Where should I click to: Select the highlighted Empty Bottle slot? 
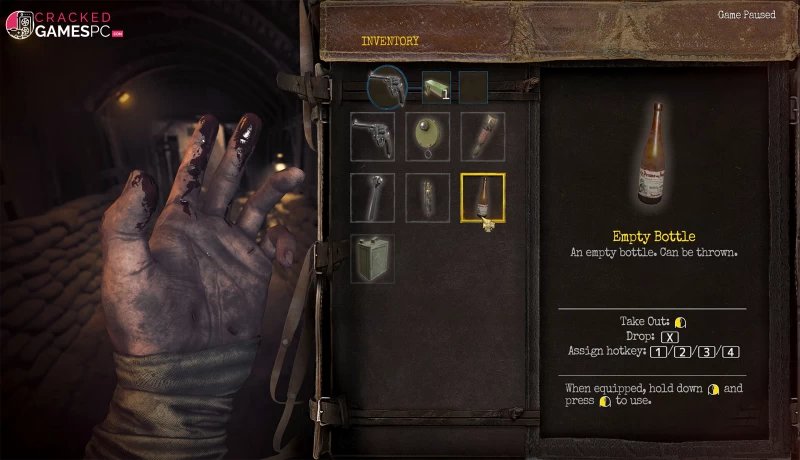[x=482, y=197]
